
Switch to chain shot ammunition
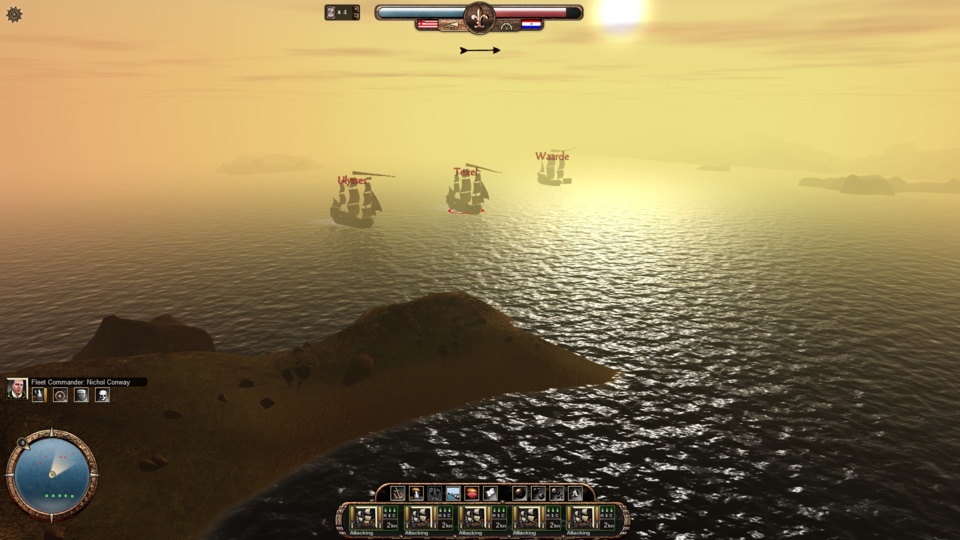[x=538, y=493]
